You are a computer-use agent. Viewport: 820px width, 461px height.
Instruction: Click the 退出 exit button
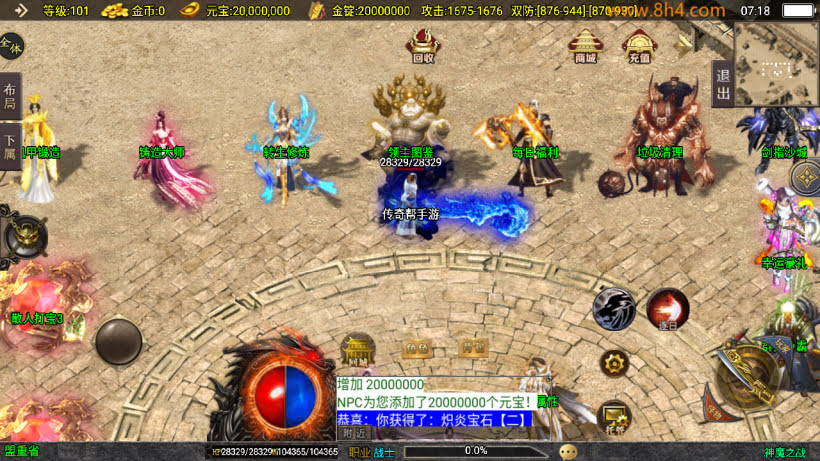(x=723, y=84)
